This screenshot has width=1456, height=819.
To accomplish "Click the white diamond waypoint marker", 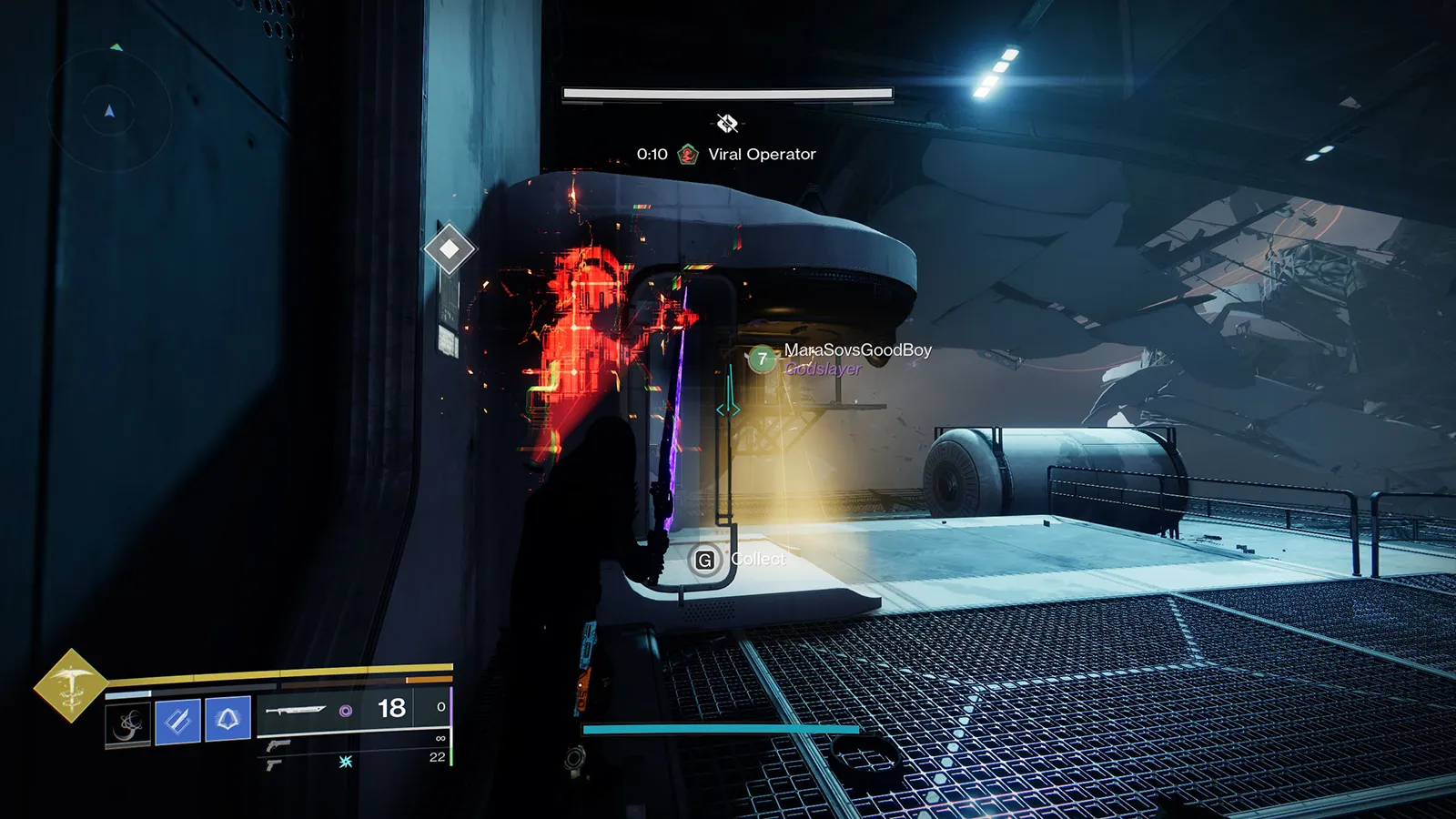I will click(x=450, y=248).
